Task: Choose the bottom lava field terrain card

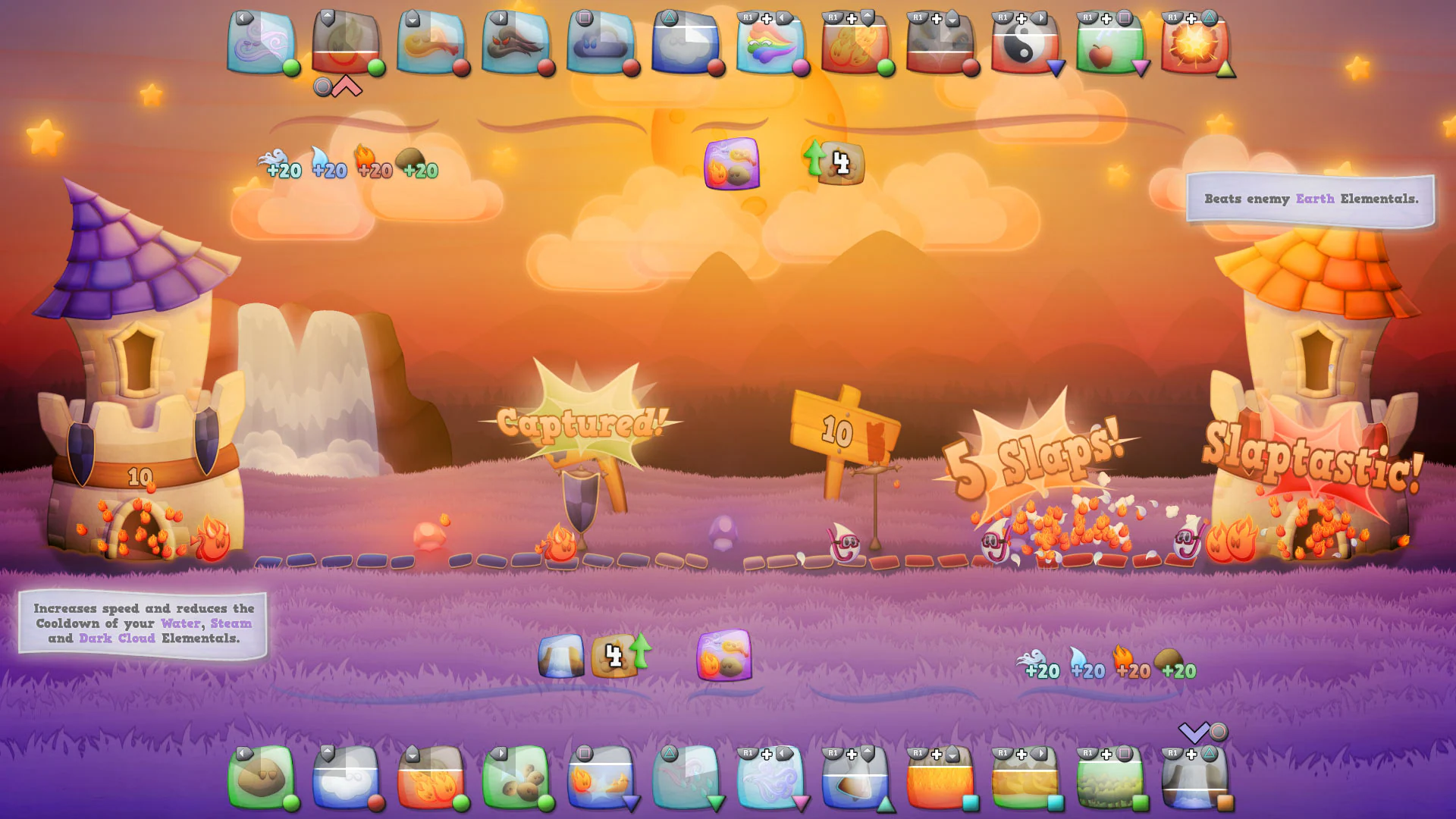Action: 940,777
